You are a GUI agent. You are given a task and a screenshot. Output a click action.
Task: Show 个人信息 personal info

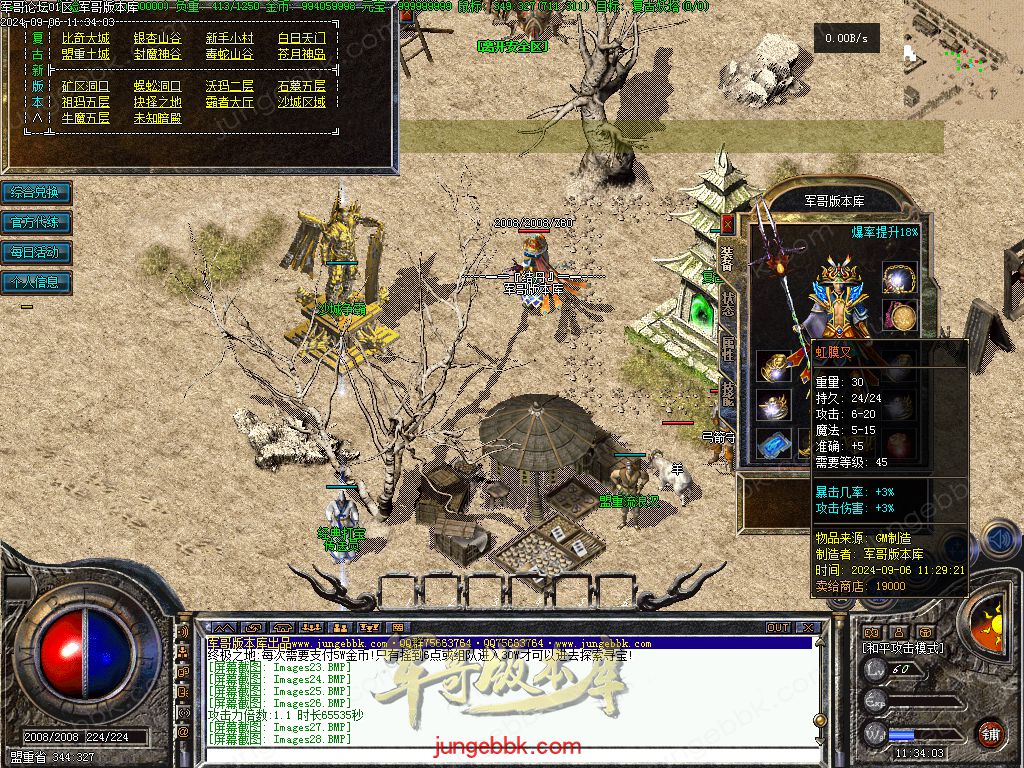[x=36, y=282]
